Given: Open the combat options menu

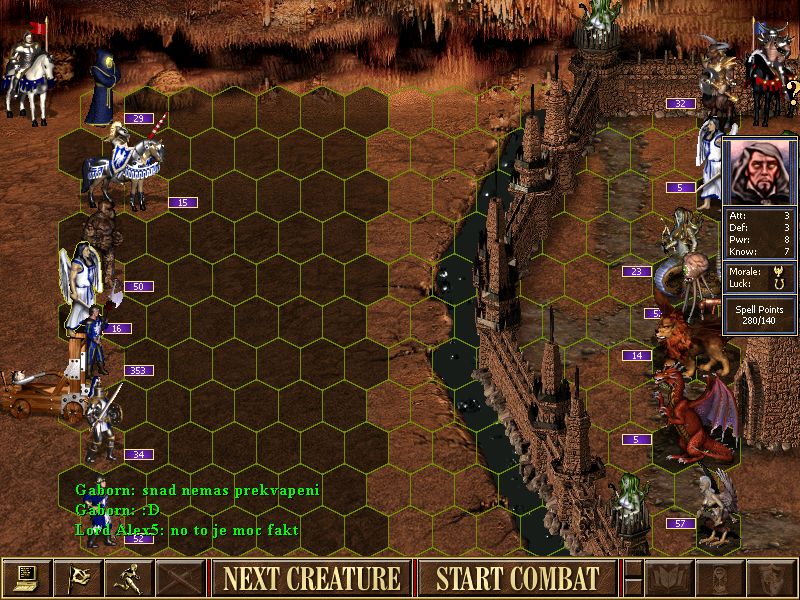Looking at the screenshot, I should 26,578.
